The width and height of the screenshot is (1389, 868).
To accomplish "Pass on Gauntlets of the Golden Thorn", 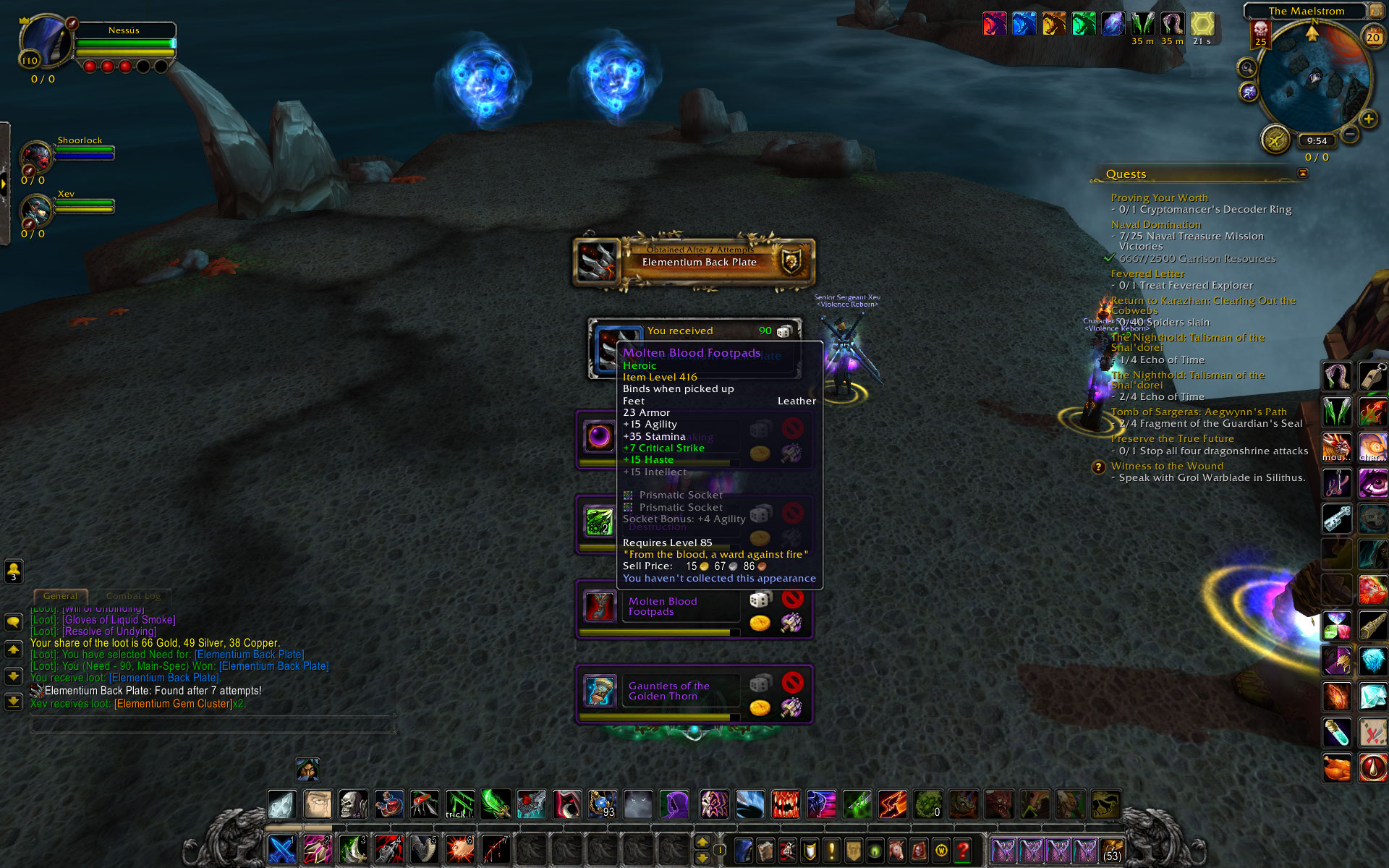I will (x=792, y=682).
